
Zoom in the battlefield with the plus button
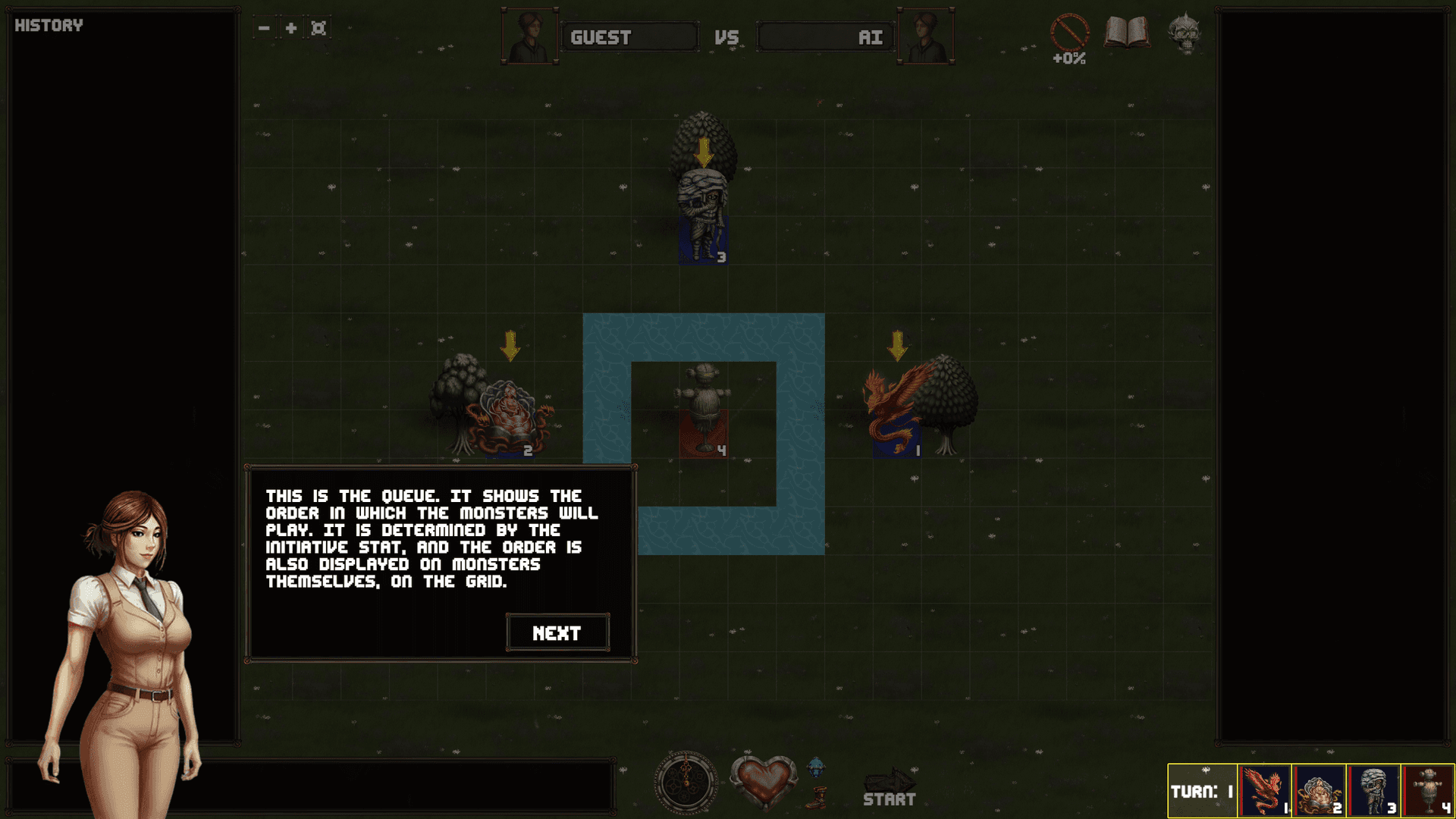[x=291, y=28]
